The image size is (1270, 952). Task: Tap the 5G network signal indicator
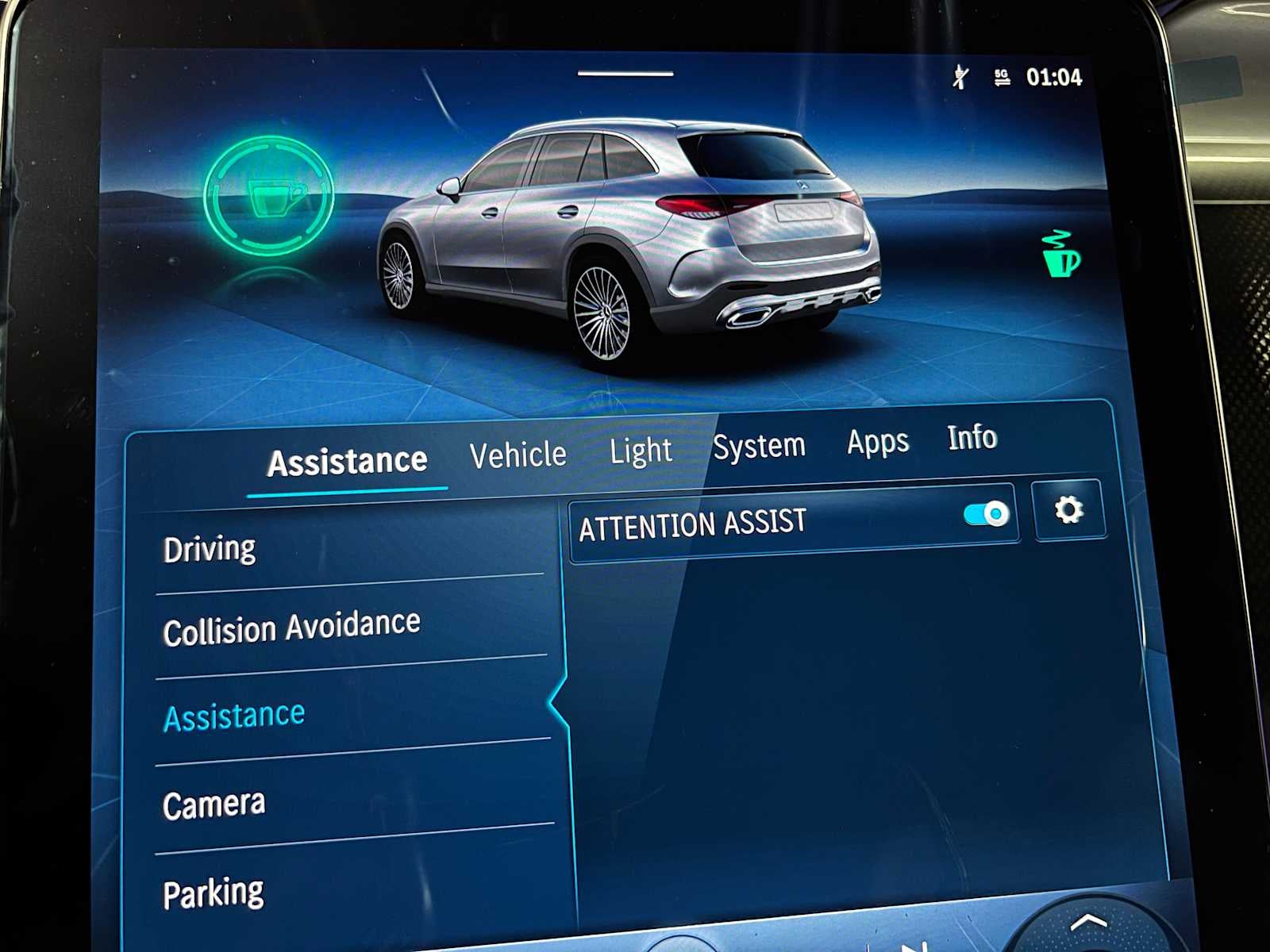[999, 77]
